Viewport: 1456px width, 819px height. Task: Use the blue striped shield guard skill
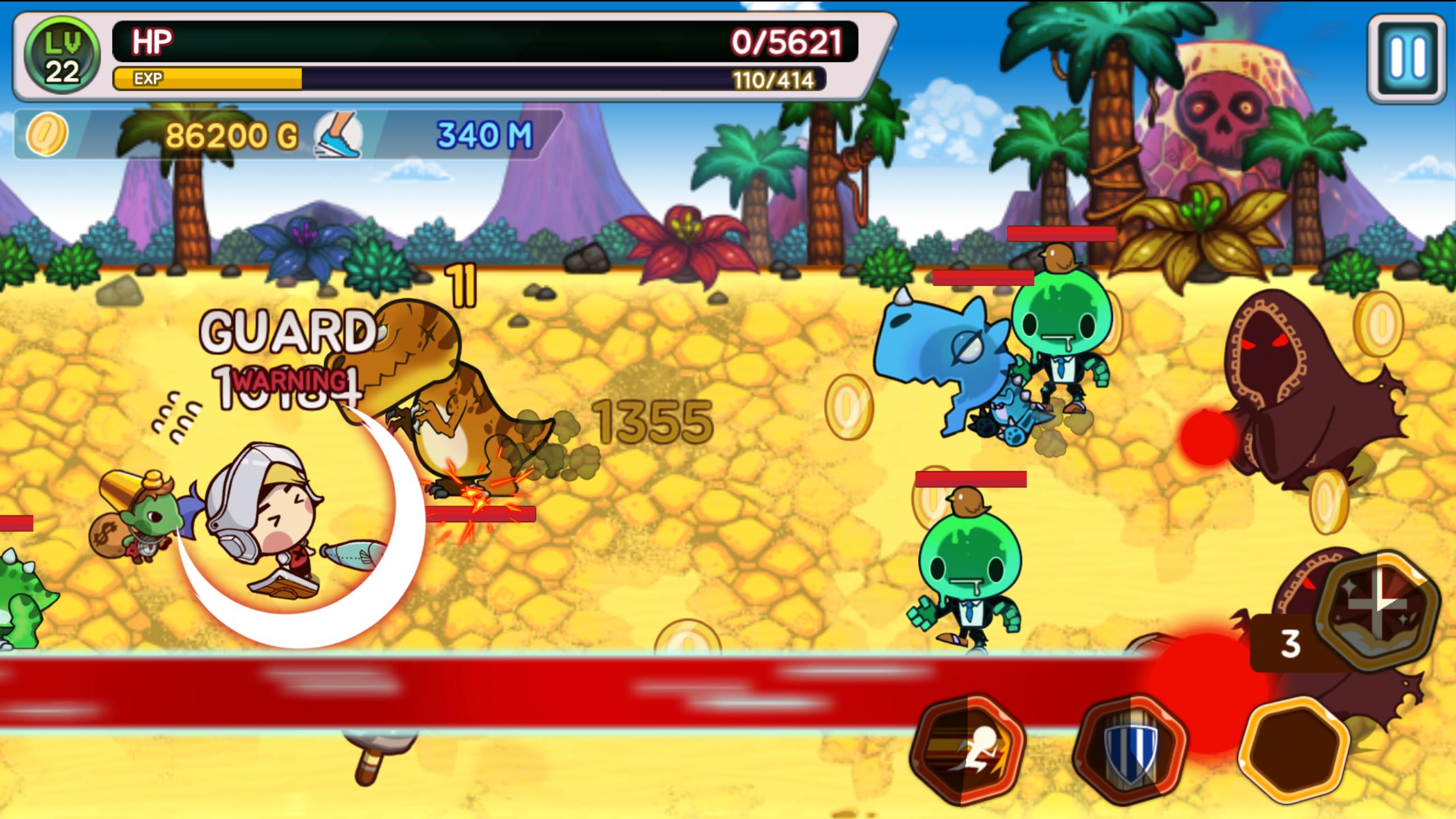[x=1130, y=748]
